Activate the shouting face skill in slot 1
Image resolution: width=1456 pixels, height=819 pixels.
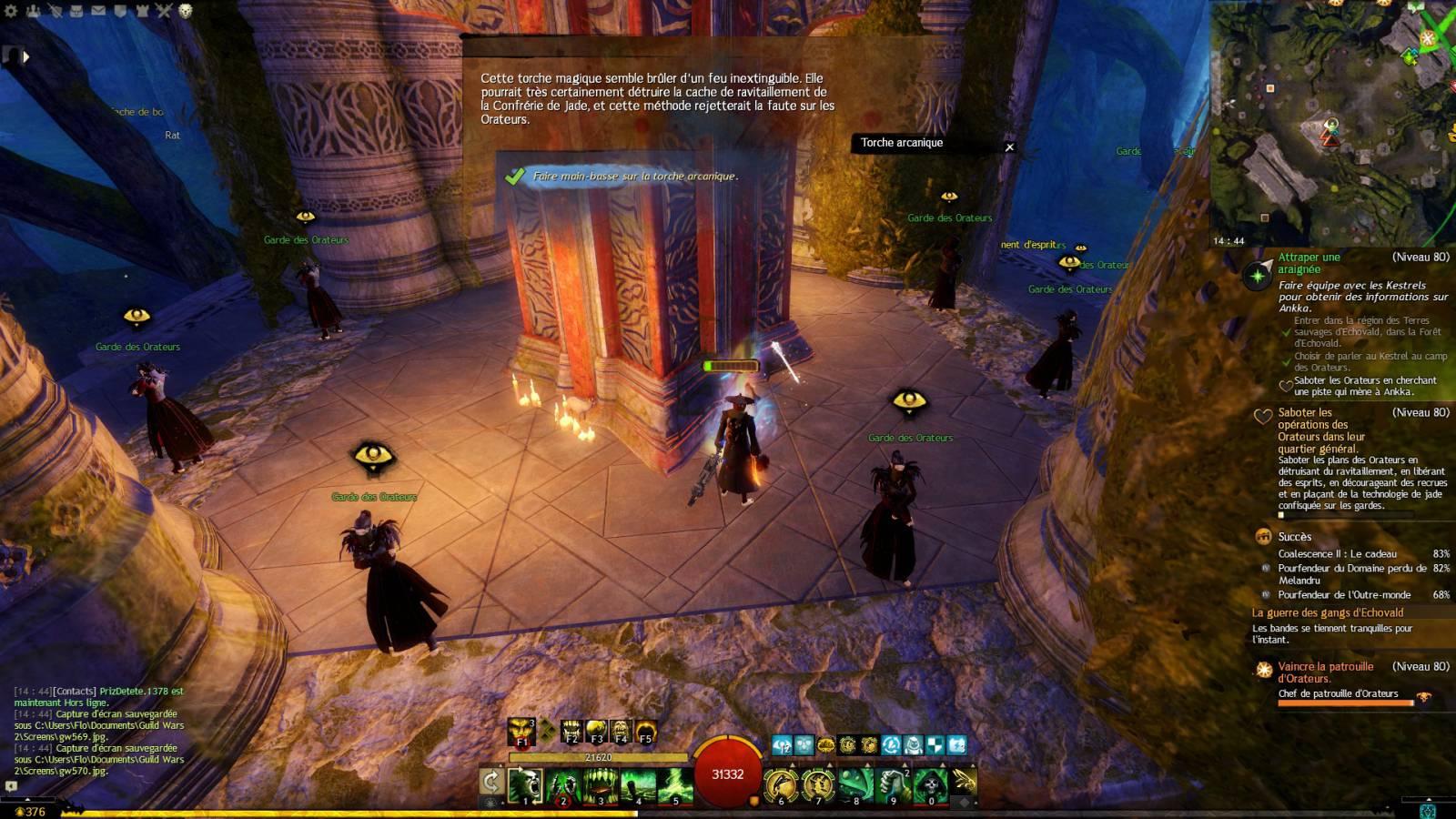[x=525, y=784]
